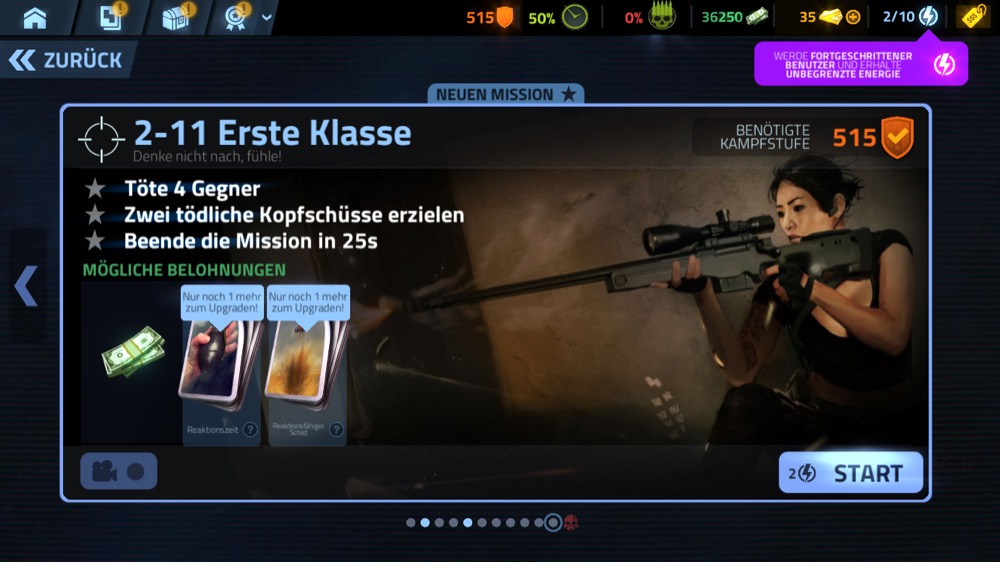Expand the top bar dropdown arrow
1000x562 pixels.
click(266, 17)
